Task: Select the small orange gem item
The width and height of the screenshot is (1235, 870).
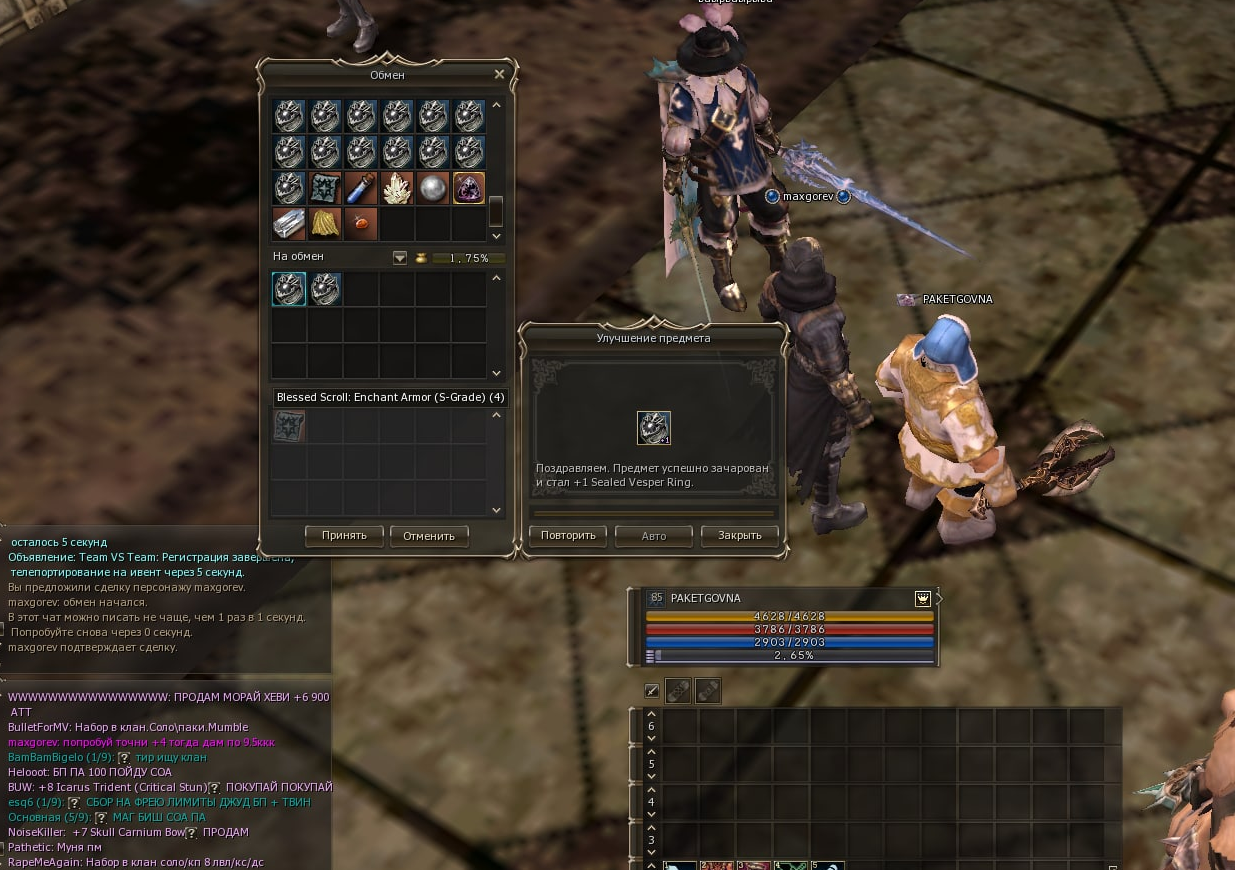Action: (361, 224)
